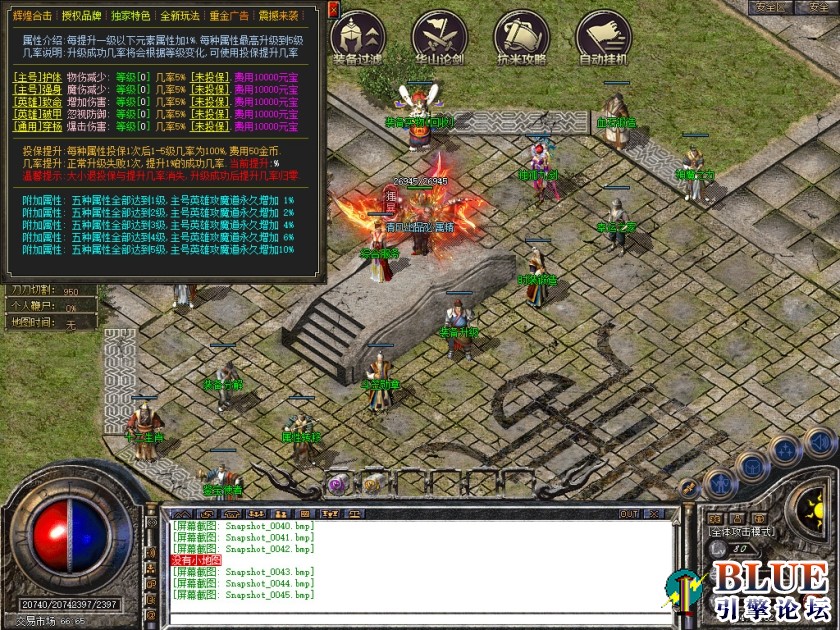This screenshot has height=630, width=840.
Task: Click [未投保] on the 穿杨 row
Action: point(212,127)
